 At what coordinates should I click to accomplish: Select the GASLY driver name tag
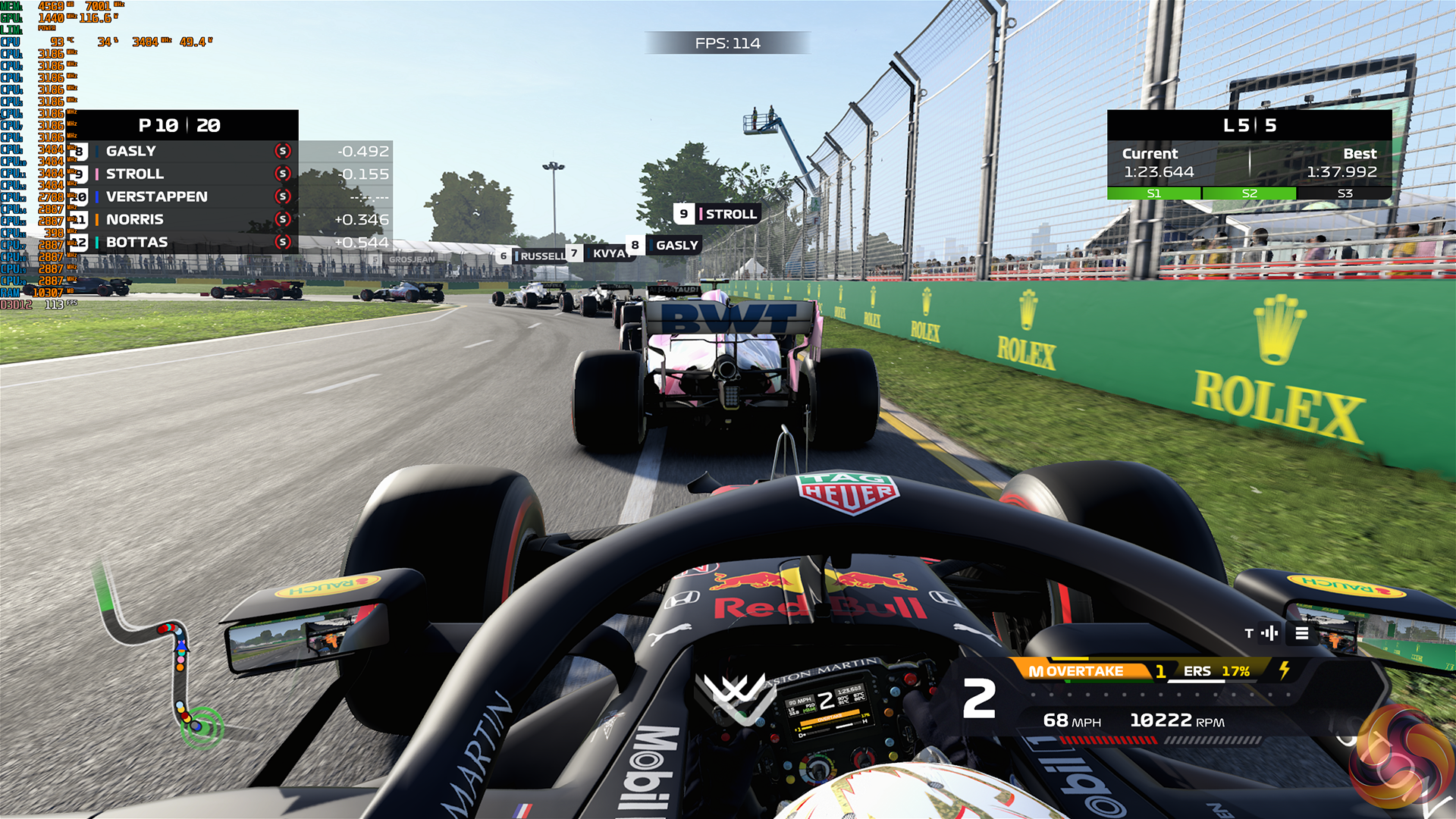coord(664,245)
